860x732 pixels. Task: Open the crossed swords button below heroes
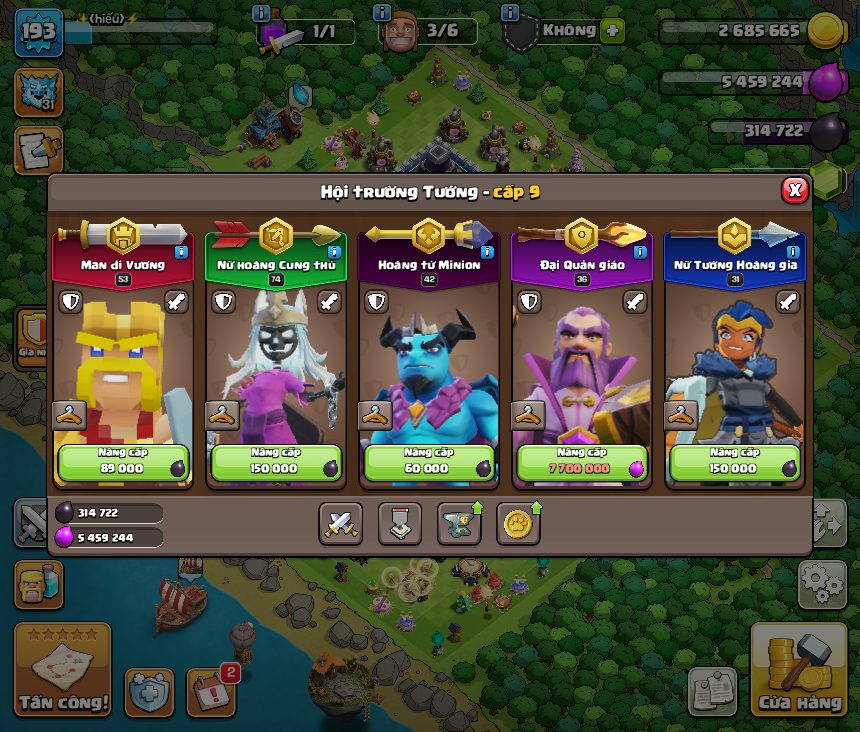point(340,523)
